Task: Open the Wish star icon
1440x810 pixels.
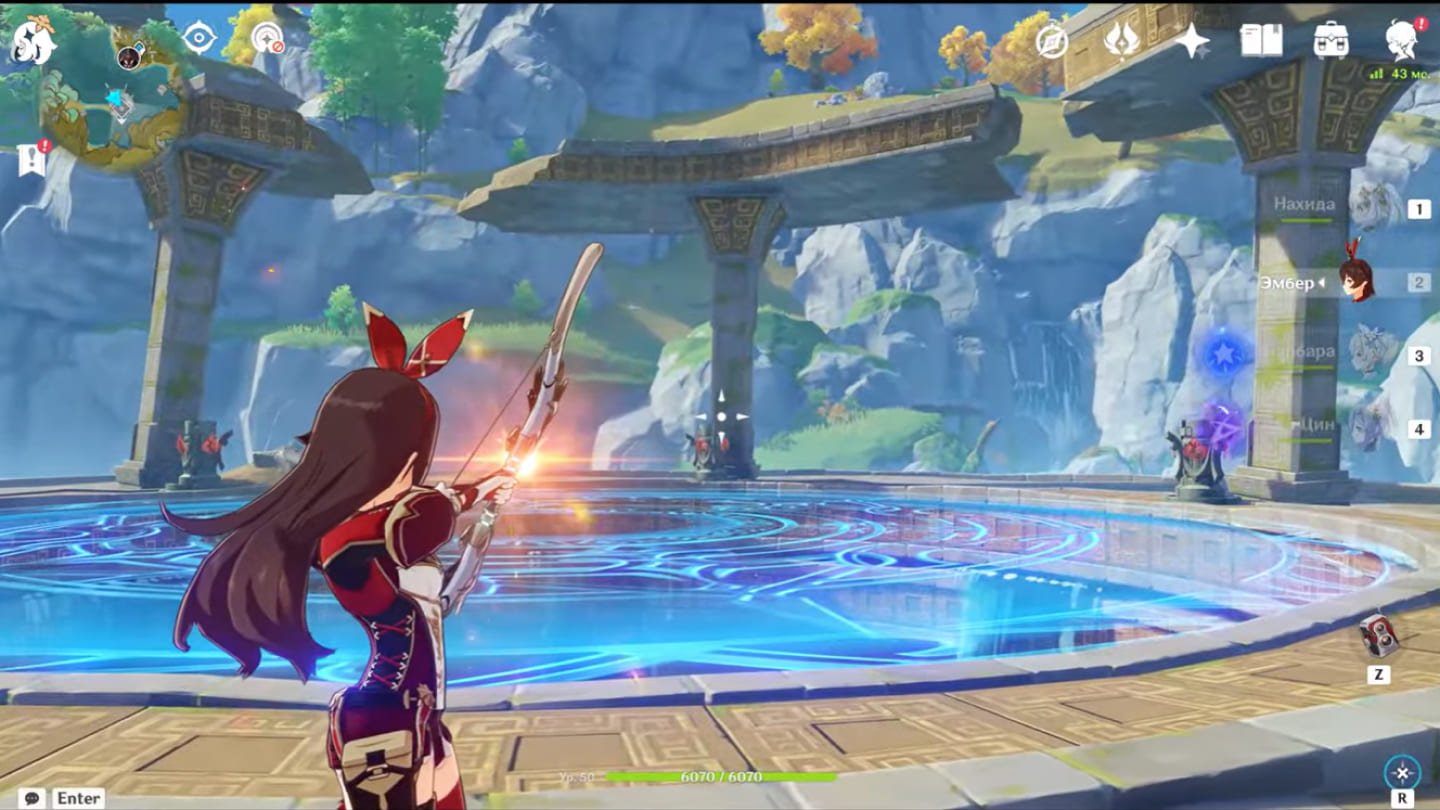Action: [x=1191, y=40]
